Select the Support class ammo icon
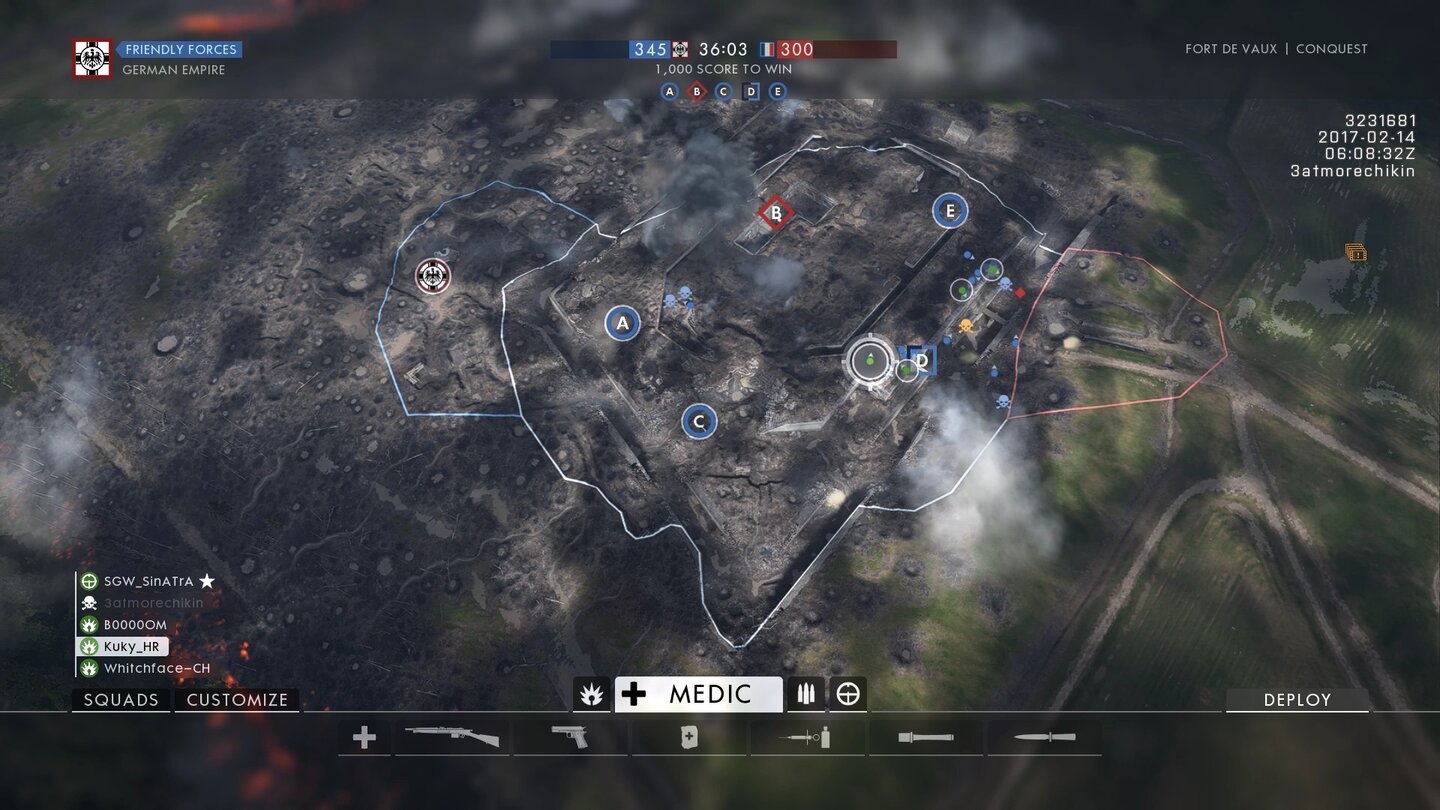Viewport: 1440px width, 810px height. pyautogui.click(x=806, y=693)
